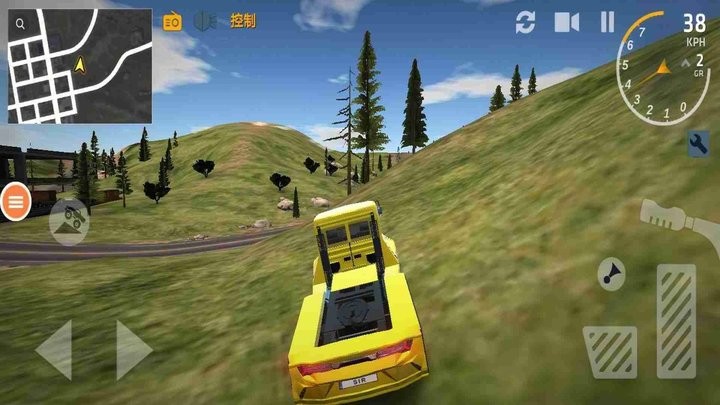Open the orange hamburger menu
Screen dimensions: 720x405
point(16,202)
